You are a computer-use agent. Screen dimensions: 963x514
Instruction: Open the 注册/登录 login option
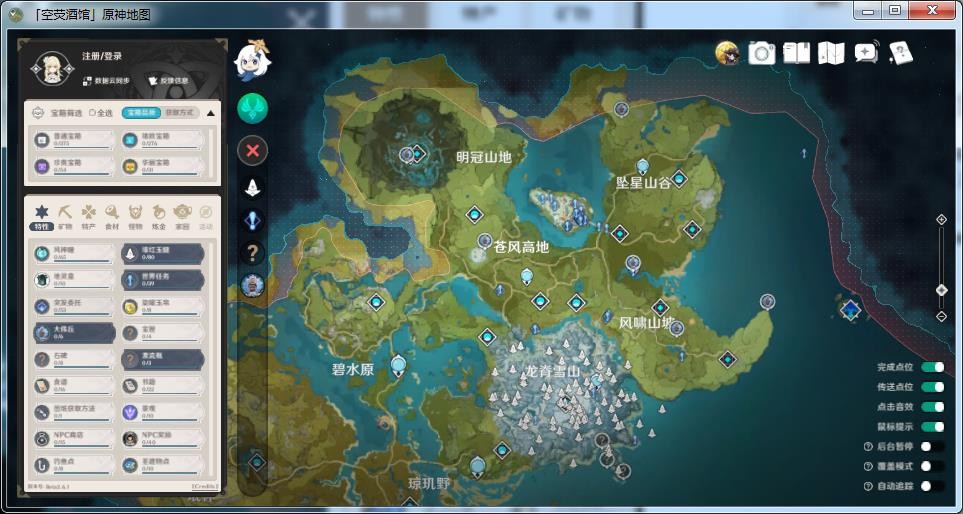(x=104, y=57)
